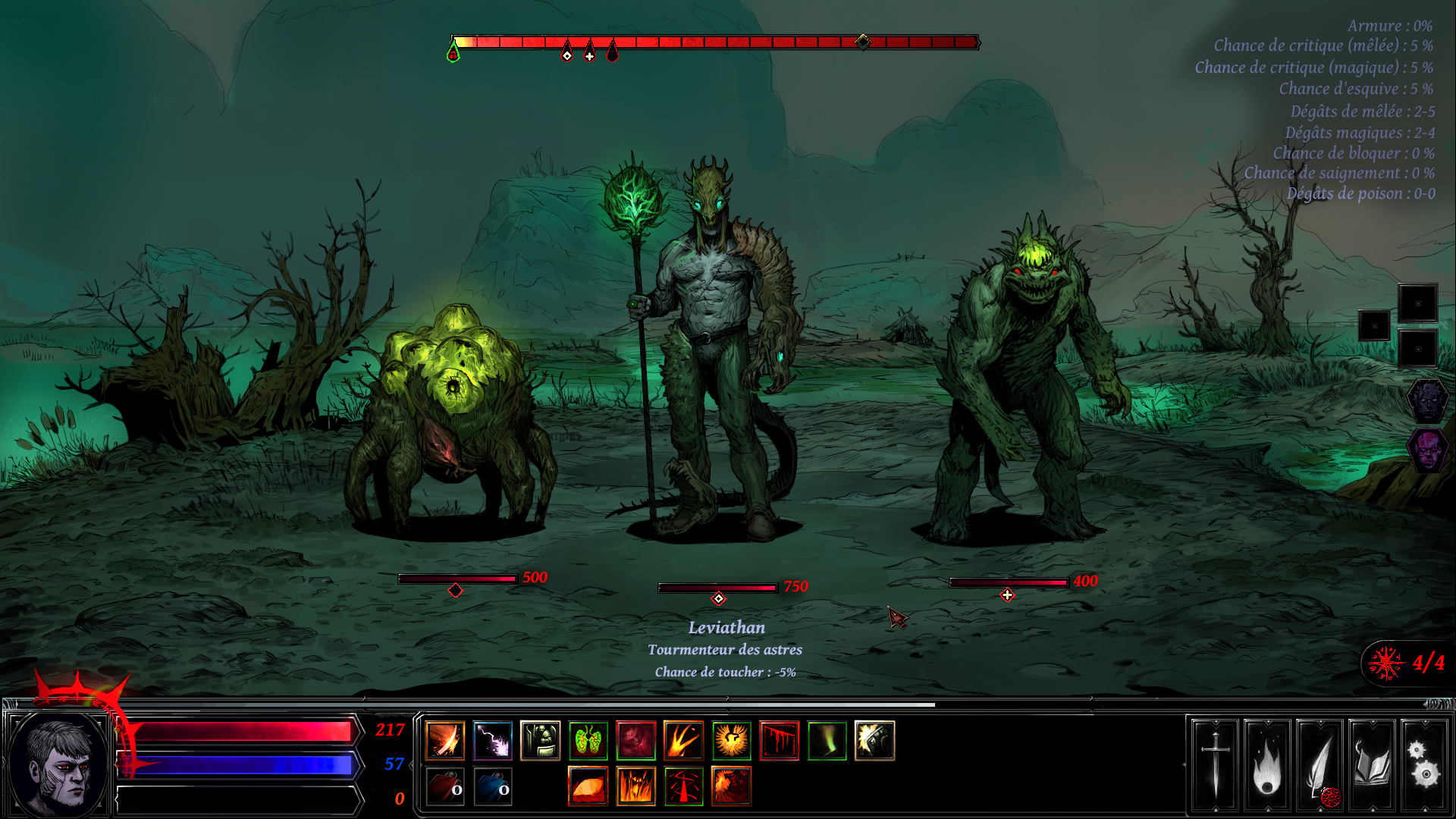Select the dripping blood bleed skill icon
The image size is (1456, 819).
(779, 741)
